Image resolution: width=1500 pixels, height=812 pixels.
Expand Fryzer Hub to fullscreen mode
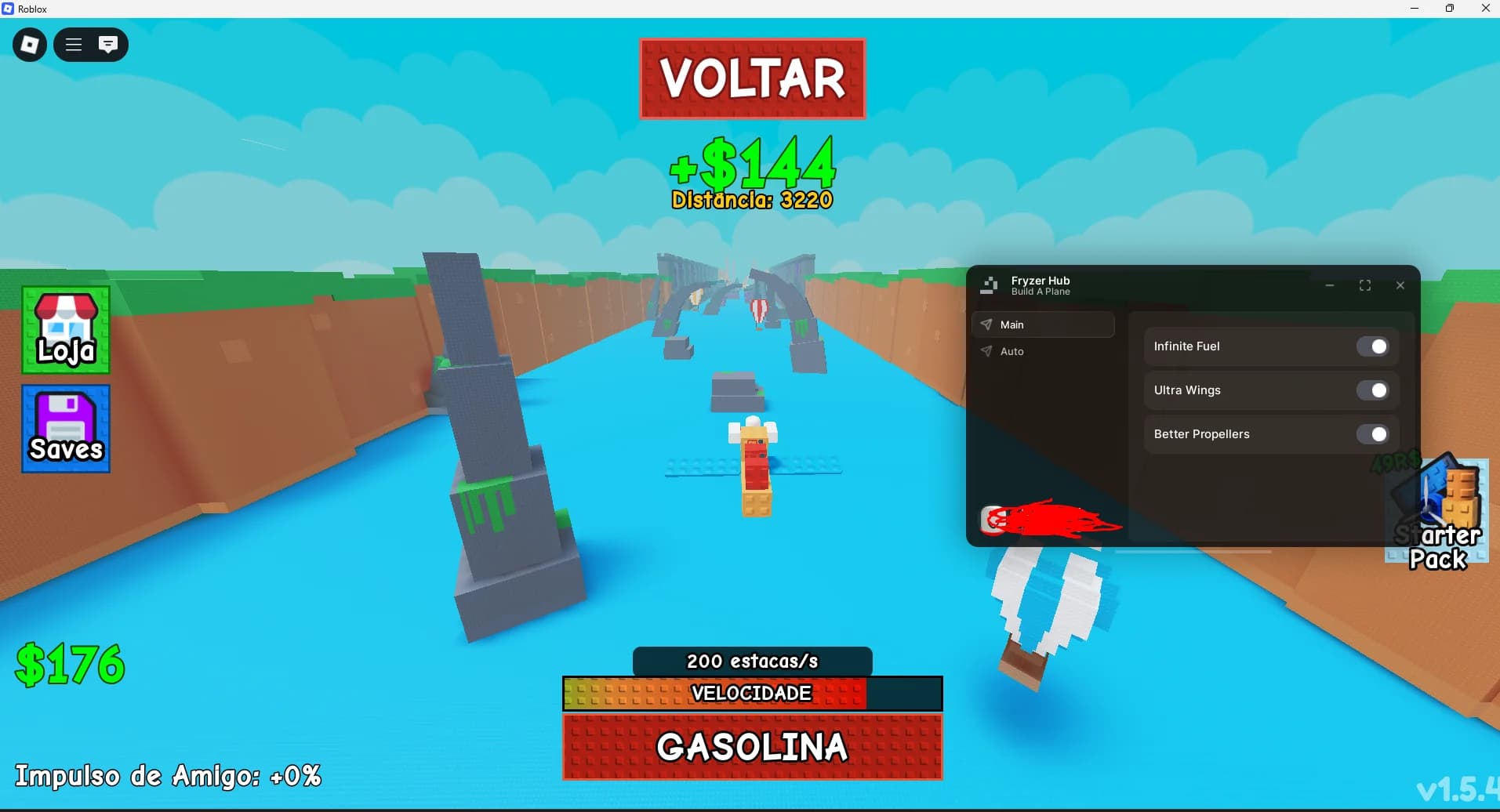[x=1366, y=285]
